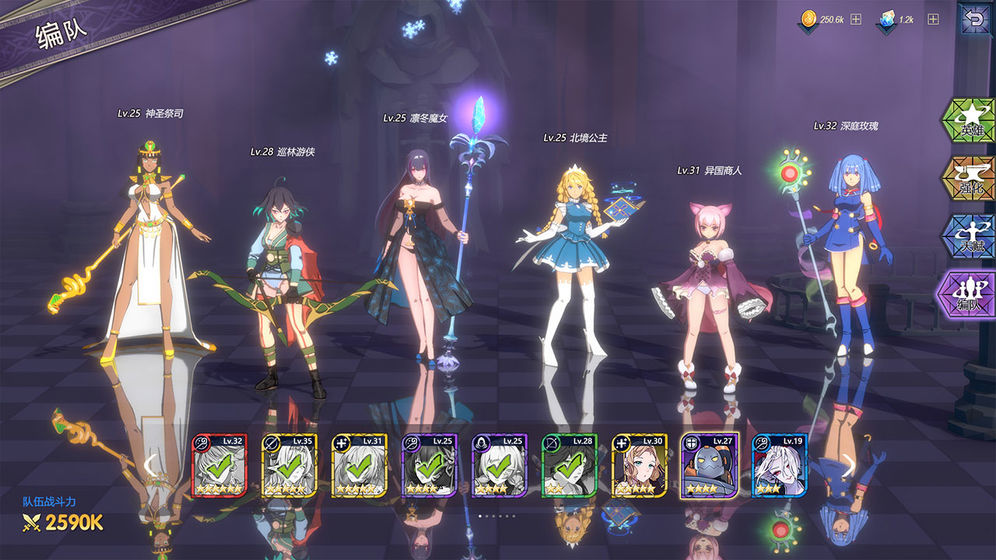Viewport: 996px width, 560px height.
Task: Choose the Lv.31 hero card
Action: coord(359,465)
